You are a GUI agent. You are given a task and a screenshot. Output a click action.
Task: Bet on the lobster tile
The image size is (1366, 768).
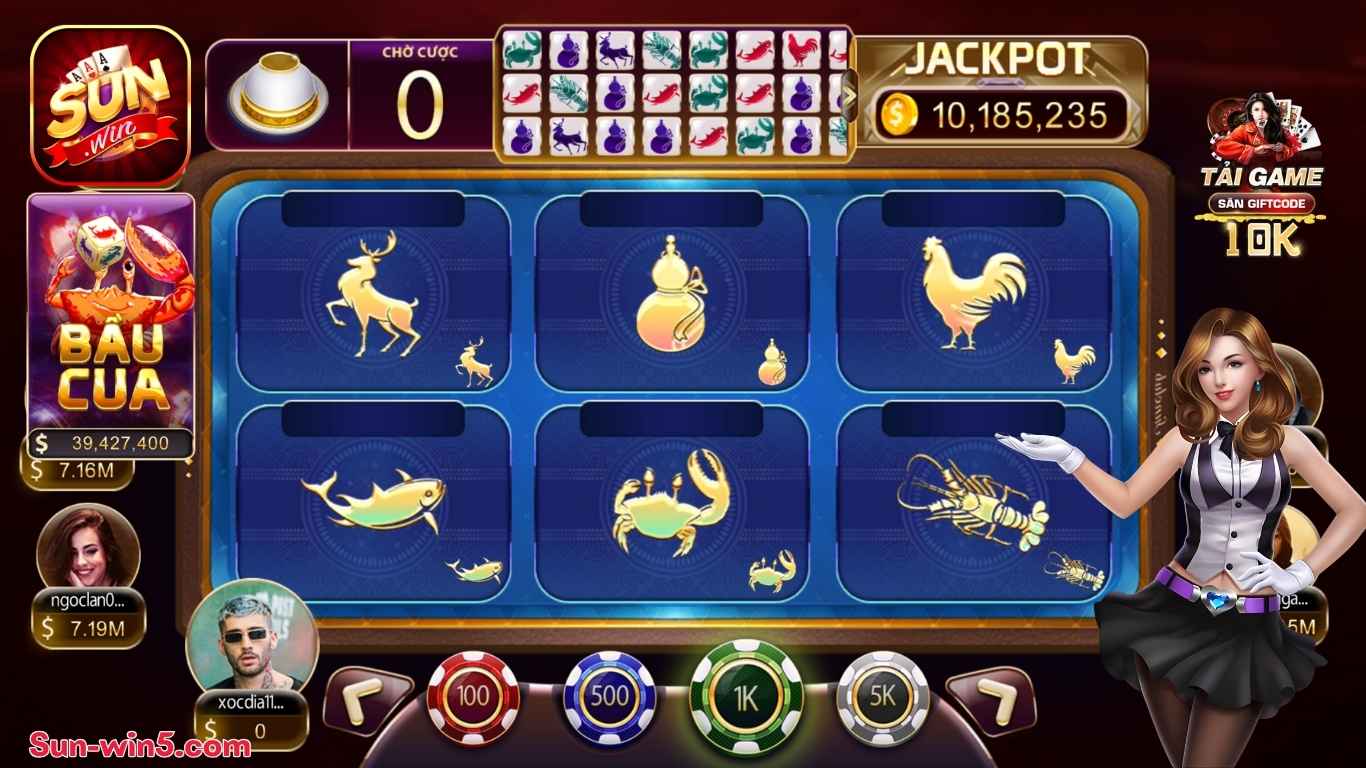point(973,503)
